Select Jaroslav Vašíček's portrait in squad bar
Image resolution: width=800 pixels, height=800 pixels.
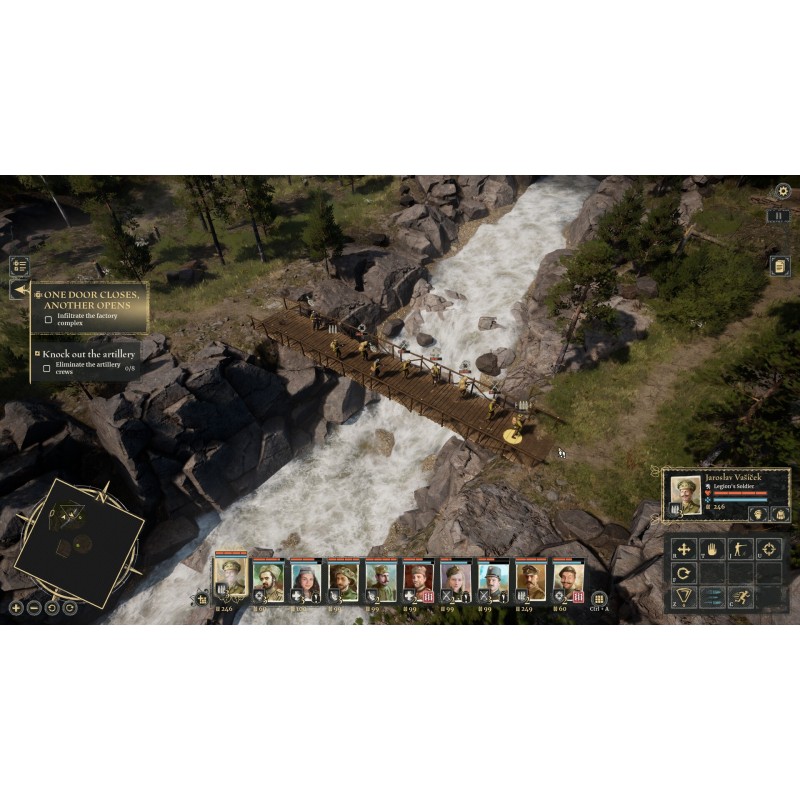click(229, 576)
